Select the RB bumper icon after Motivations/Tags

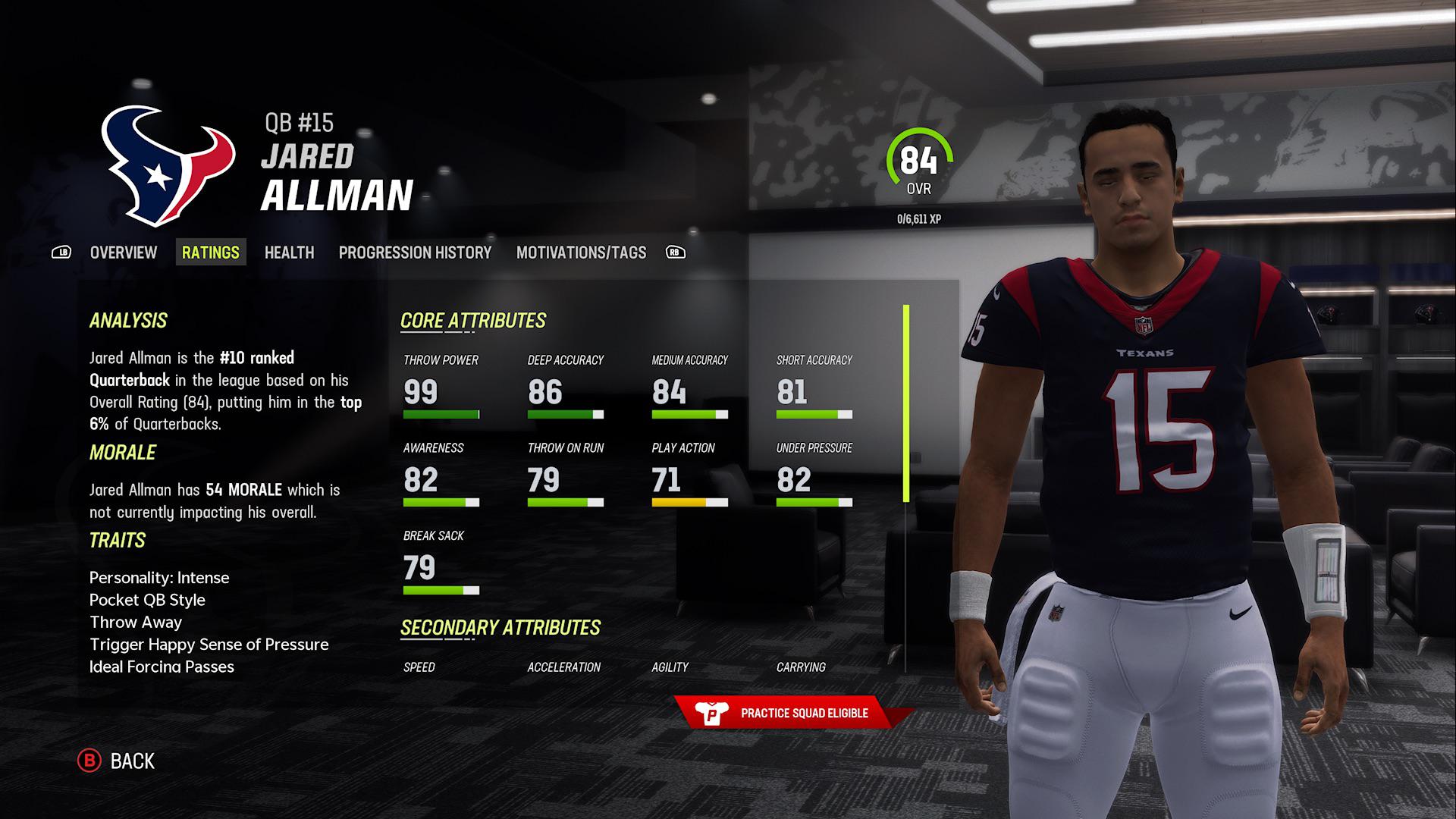pyautogui.click(x=673, y=253)
